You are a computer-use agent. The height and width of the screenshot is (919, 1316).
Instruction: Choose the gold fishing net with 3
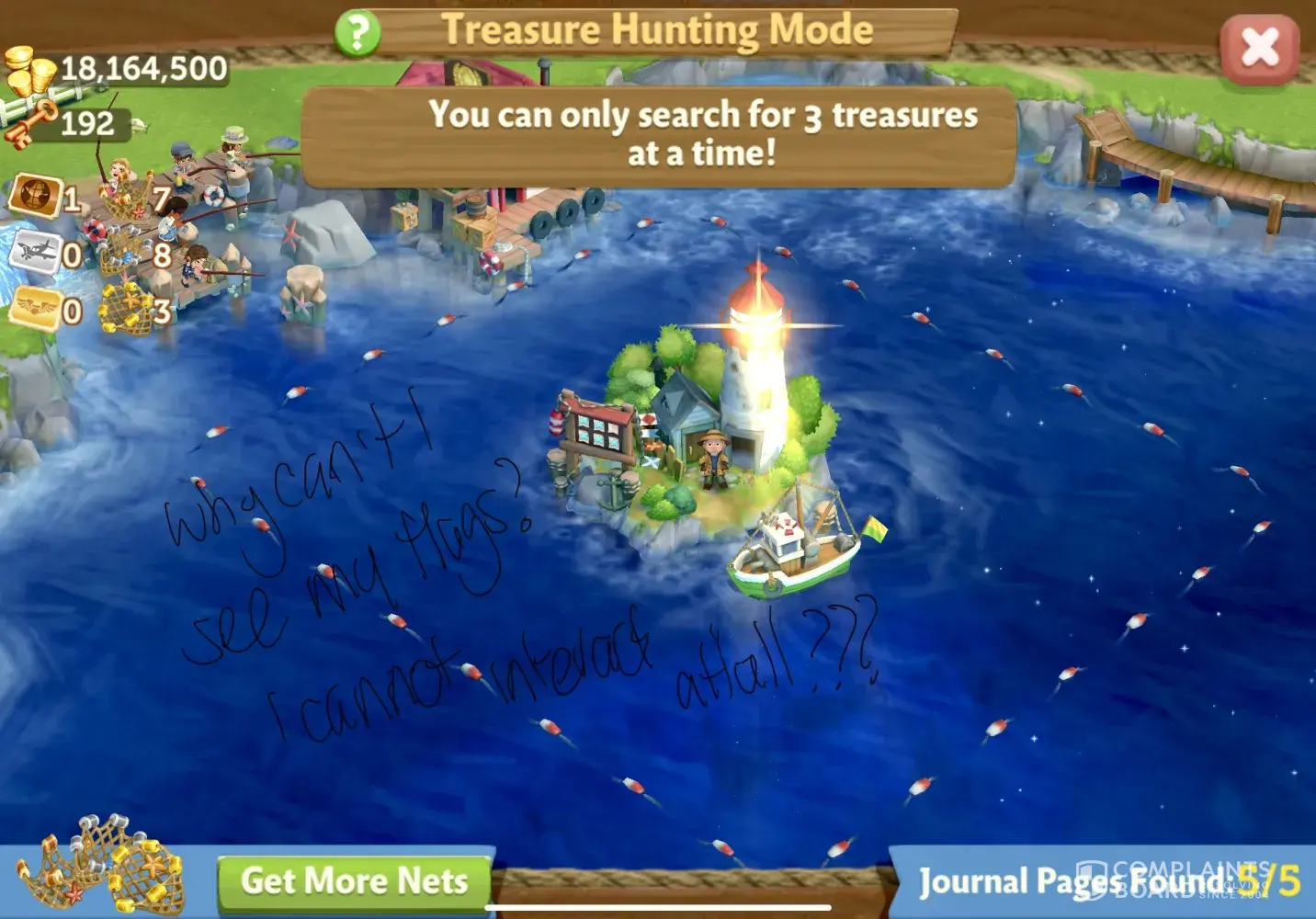(x=127, y=311)
